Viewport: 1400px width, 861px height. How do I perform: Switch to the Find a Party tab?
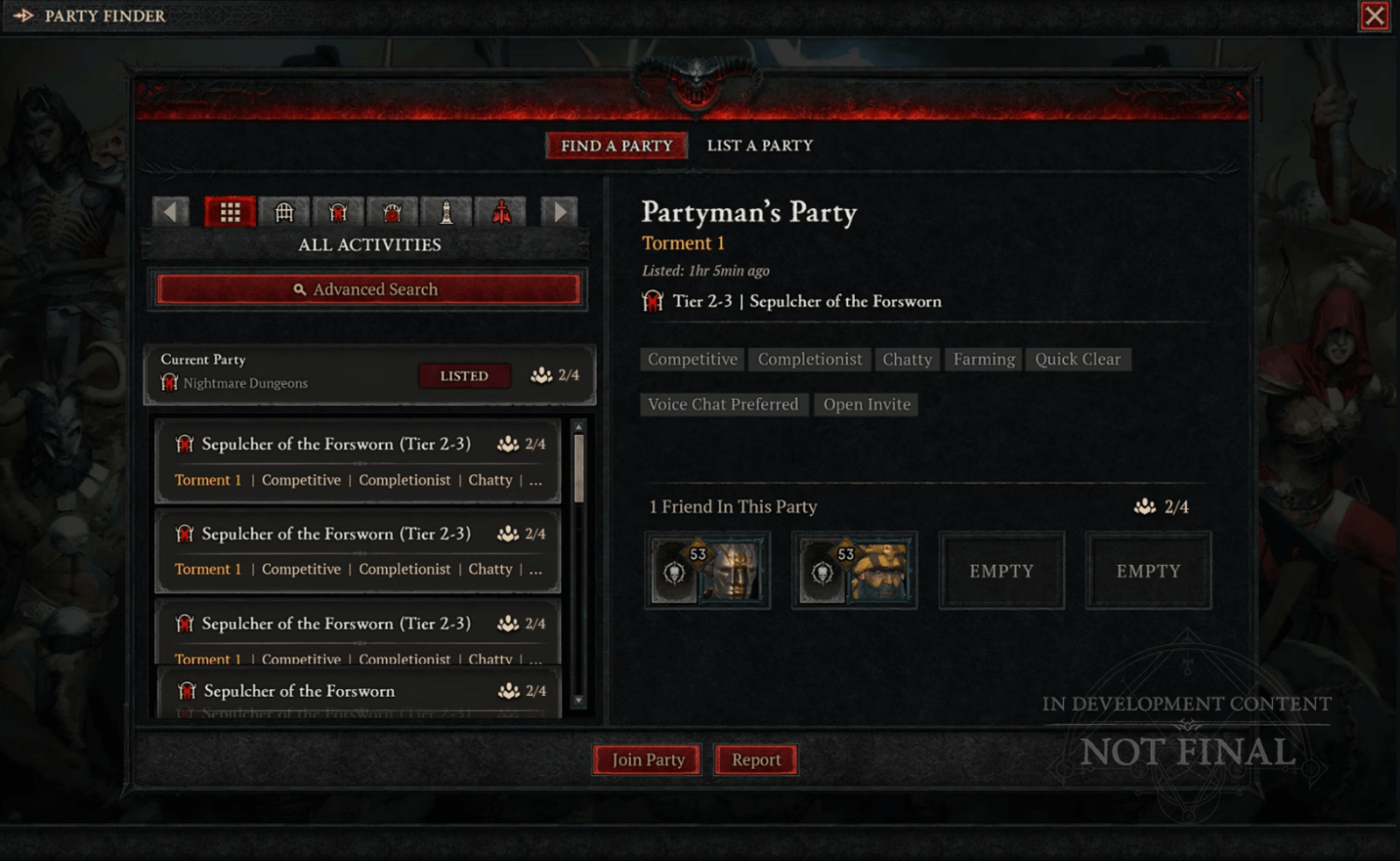pos(616,146)
